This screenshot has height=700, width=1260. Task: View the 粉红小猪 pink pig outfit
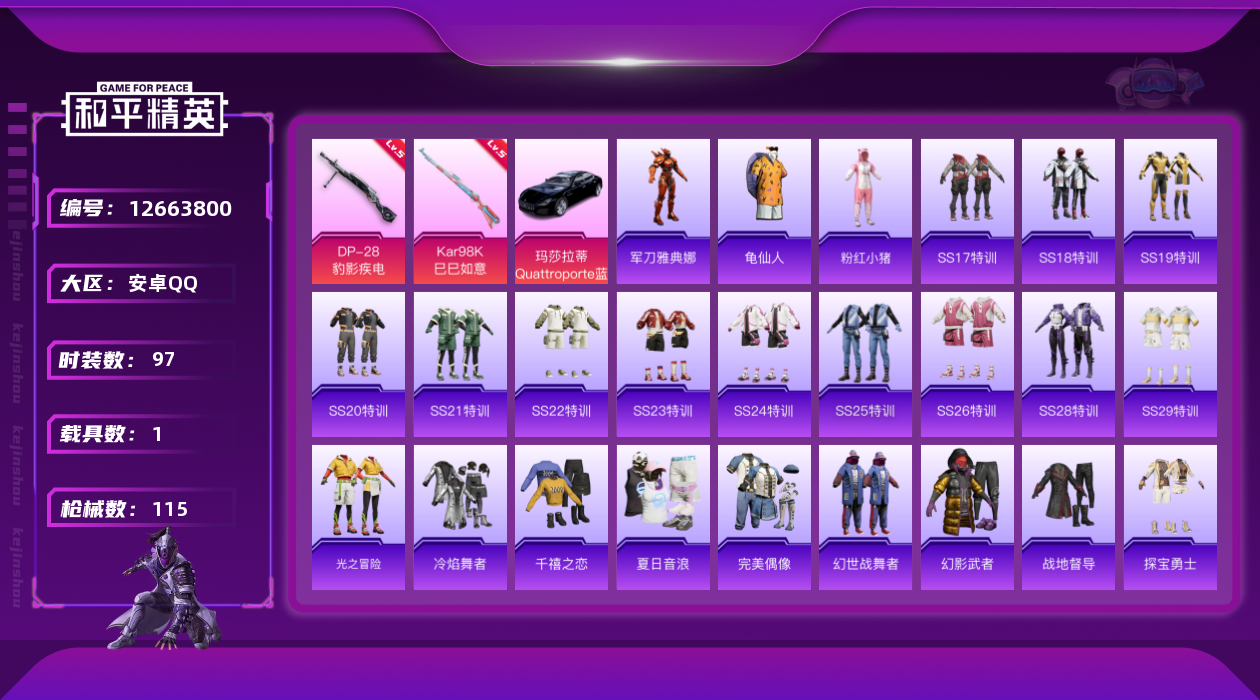[865, 211]
